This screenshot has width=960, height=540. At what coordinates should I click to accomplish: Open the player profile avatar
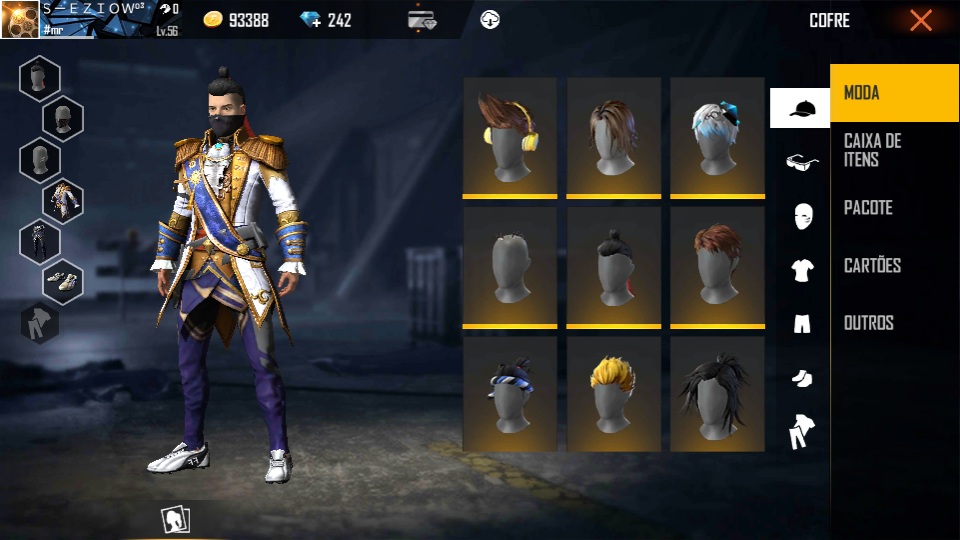[20, 20]
